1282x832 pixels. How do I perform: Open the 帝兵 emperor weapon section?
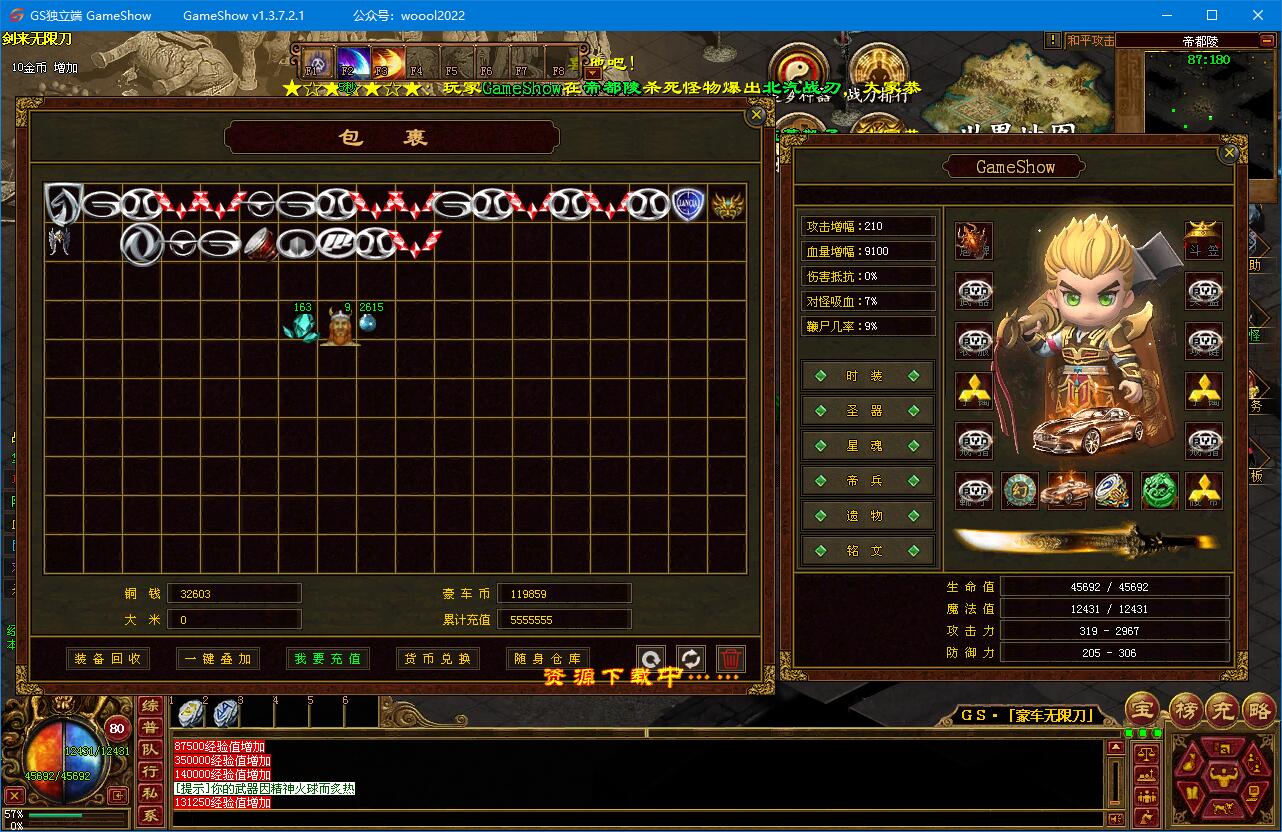coord(867,481)
